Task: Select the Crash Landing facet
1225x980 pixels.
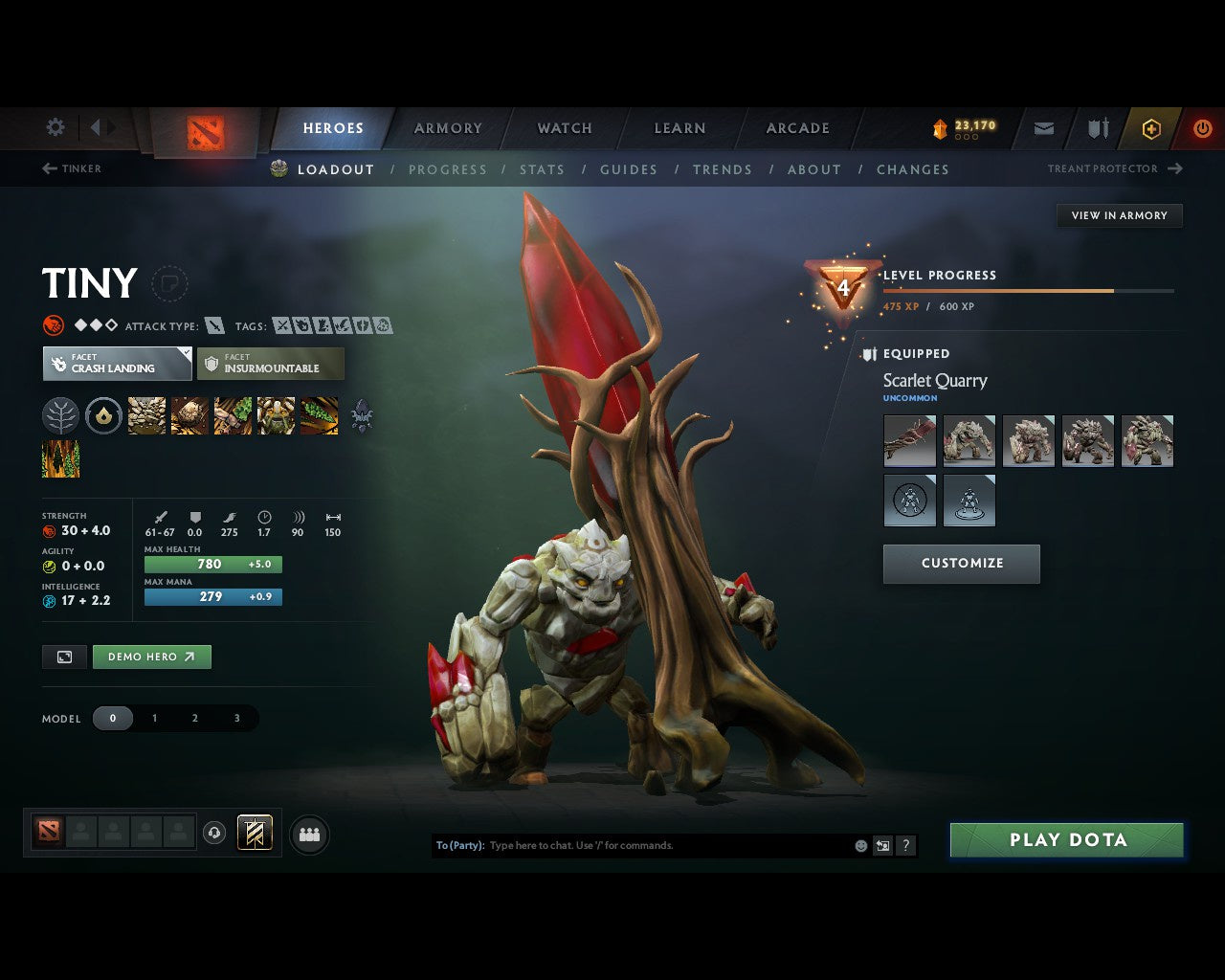Action: coord(117,364)
